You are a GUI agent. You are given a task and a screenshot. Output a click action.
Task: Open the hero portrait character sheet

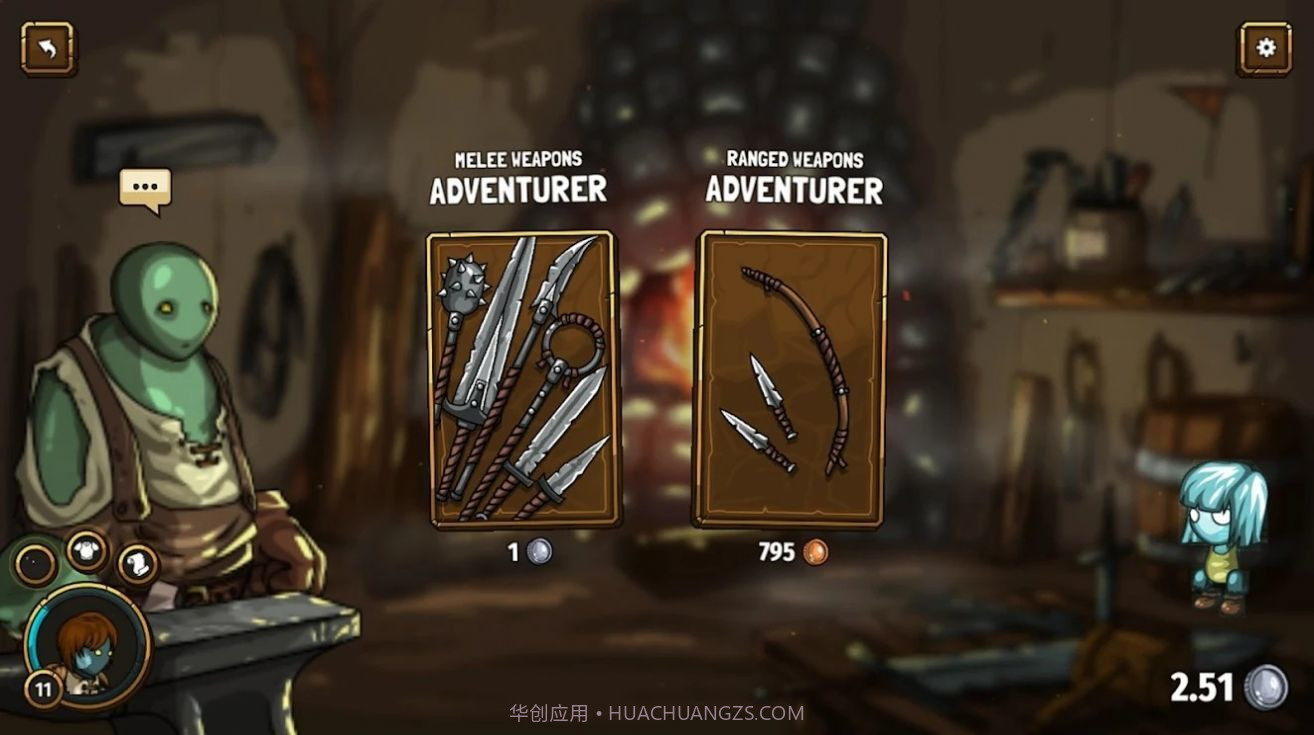[x=87, y=644]
